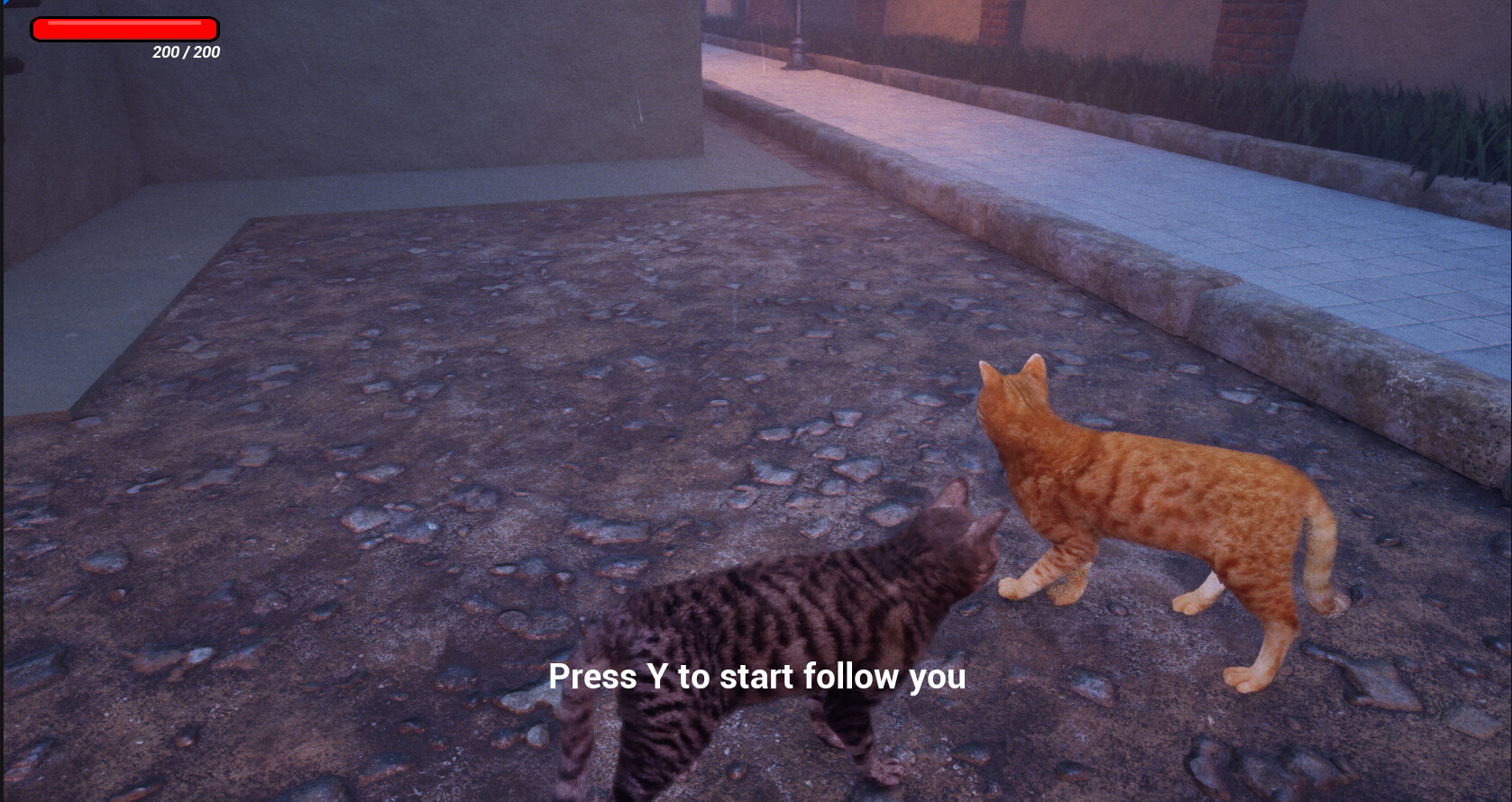Image resolution: width=1512 pixels, height=802 pixels.
Task: Click the 200 / 200 health text
Action: (x=184, y=52)
